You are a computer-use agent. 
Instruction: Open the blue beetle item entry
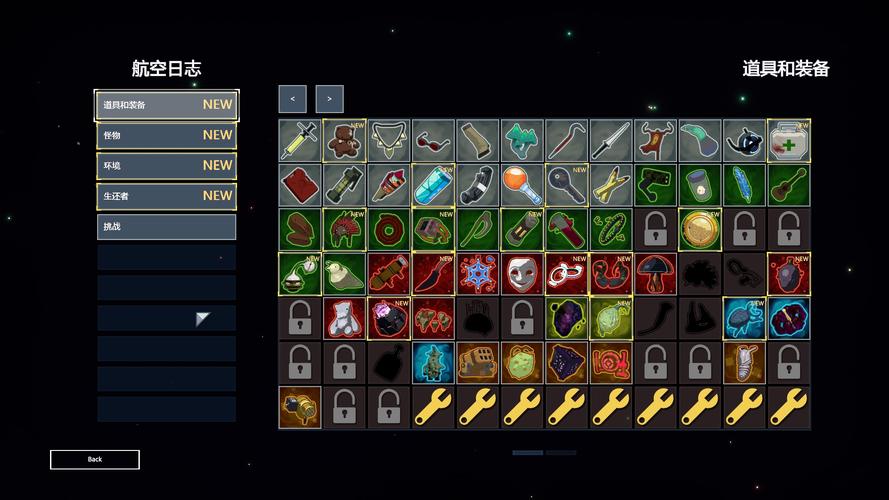coord(744,318)
